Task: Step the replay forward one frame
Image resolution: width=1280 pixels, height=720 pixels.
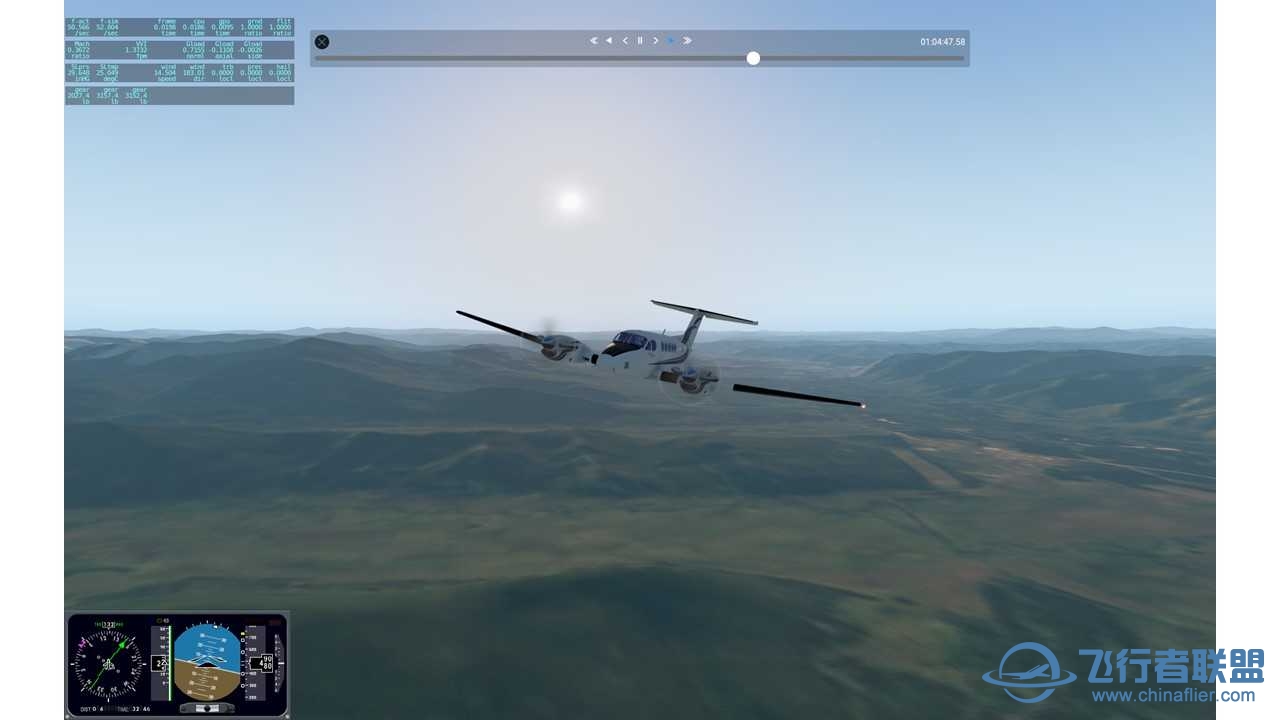Action: click(x=655, y=41)
